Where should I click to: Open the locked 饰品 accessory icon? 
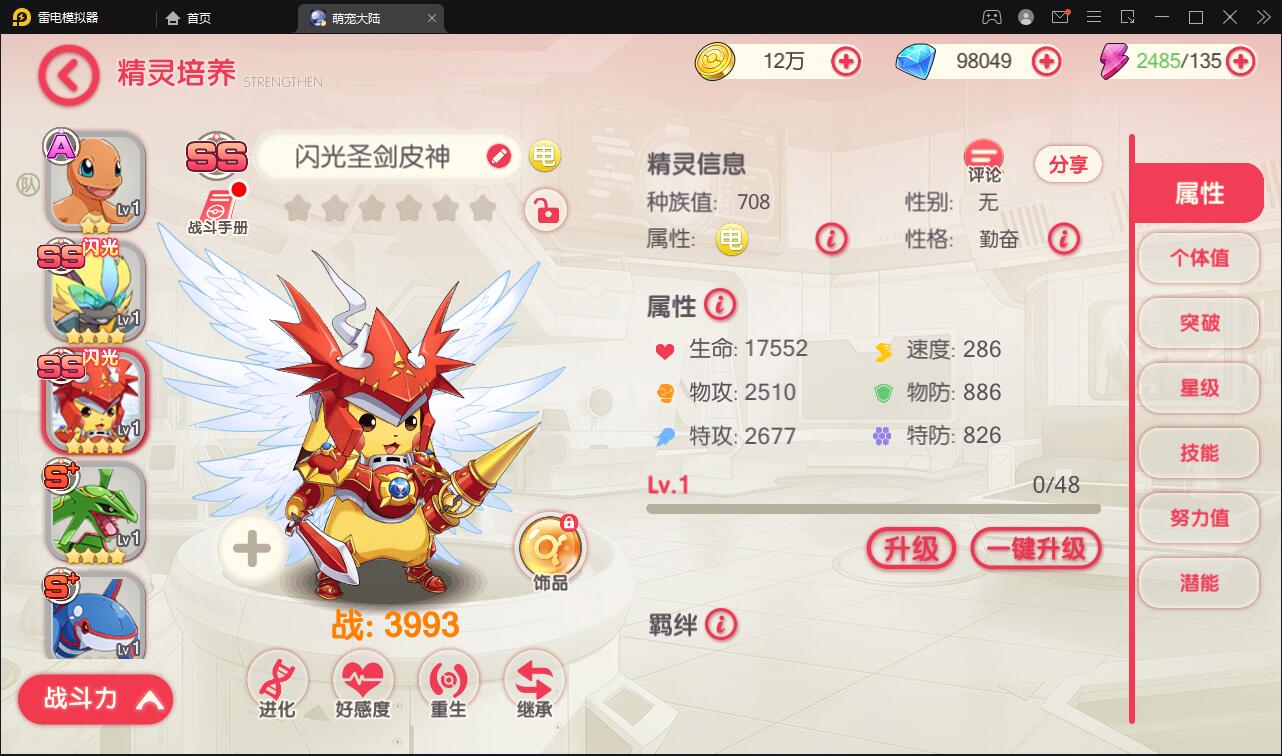[551, 545]
